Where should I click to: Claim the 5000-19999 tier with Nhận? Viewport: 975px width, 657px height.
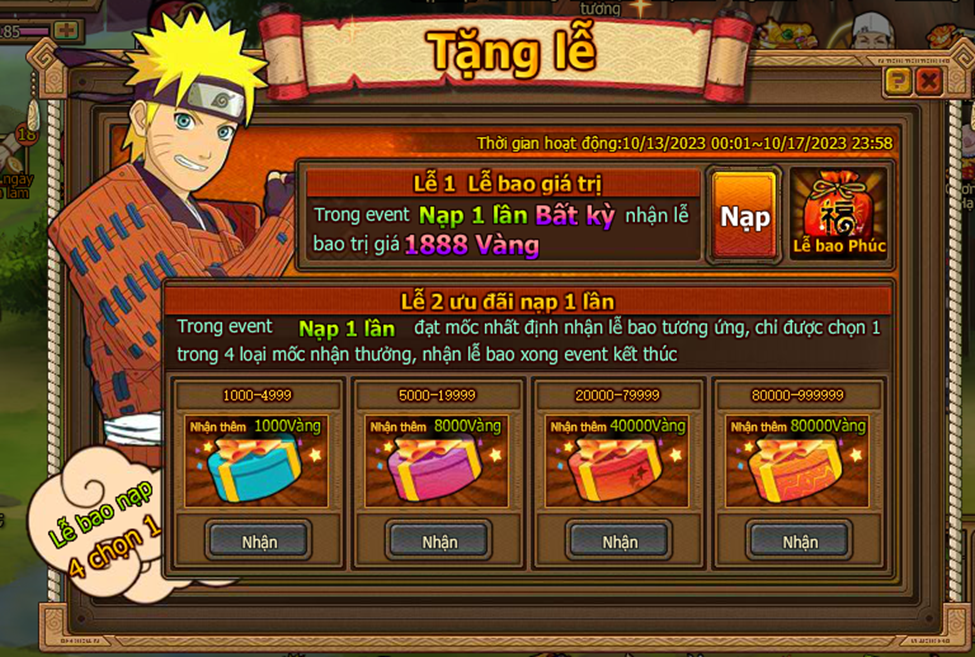click(439, 541)
